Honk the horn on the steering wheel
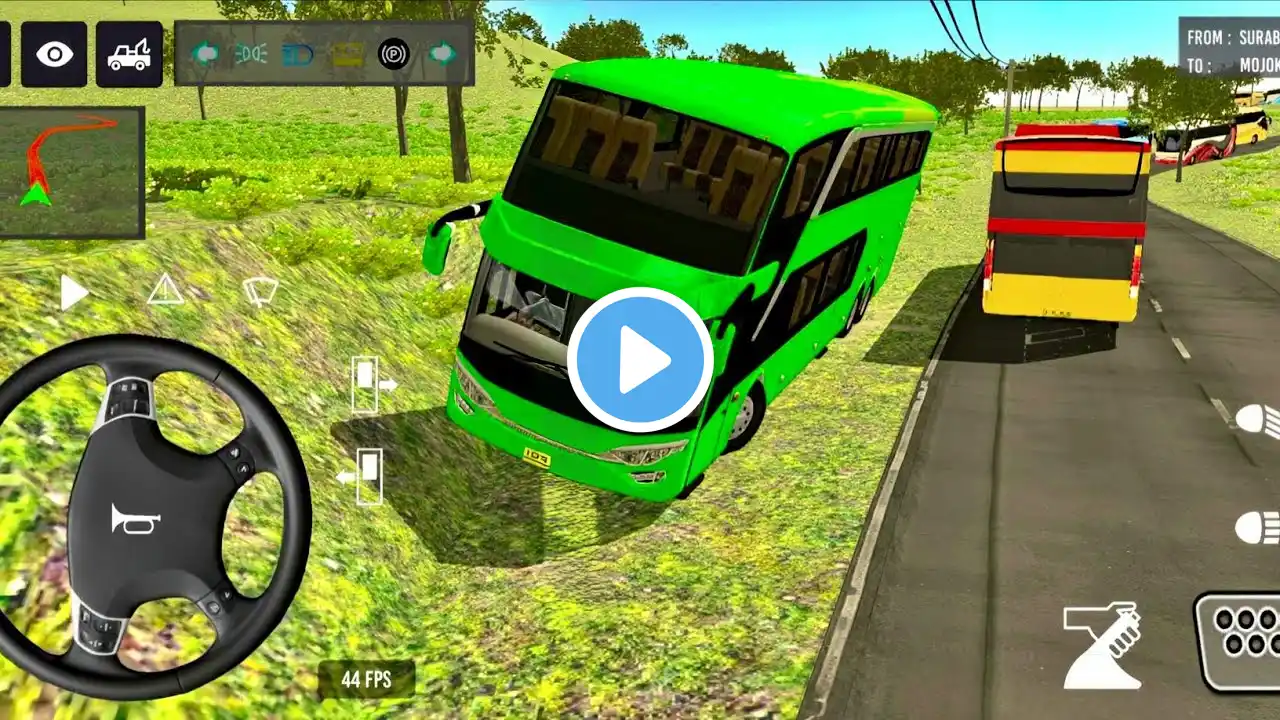The width and height of the screenshot is (1280, 720). pos(136,518)
